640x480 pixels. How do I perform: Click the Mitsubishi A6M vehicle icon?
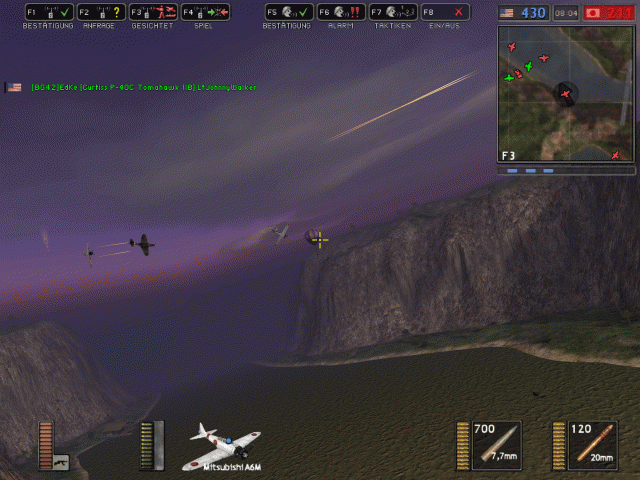pyautogui.click(x=225, y=446)
